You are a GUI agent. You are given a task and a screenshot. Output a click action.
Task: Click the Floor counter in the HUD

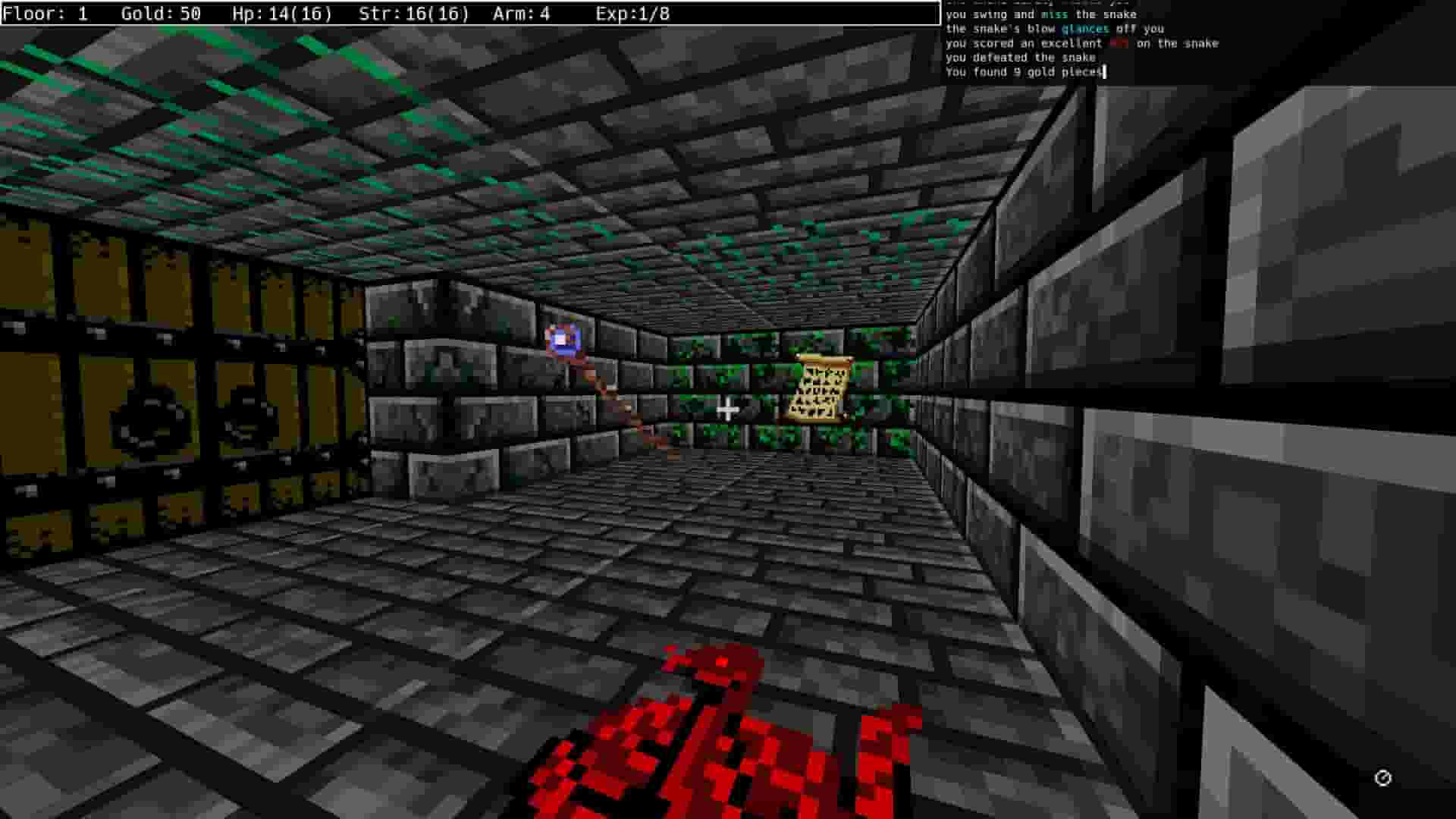pos(42,13)
